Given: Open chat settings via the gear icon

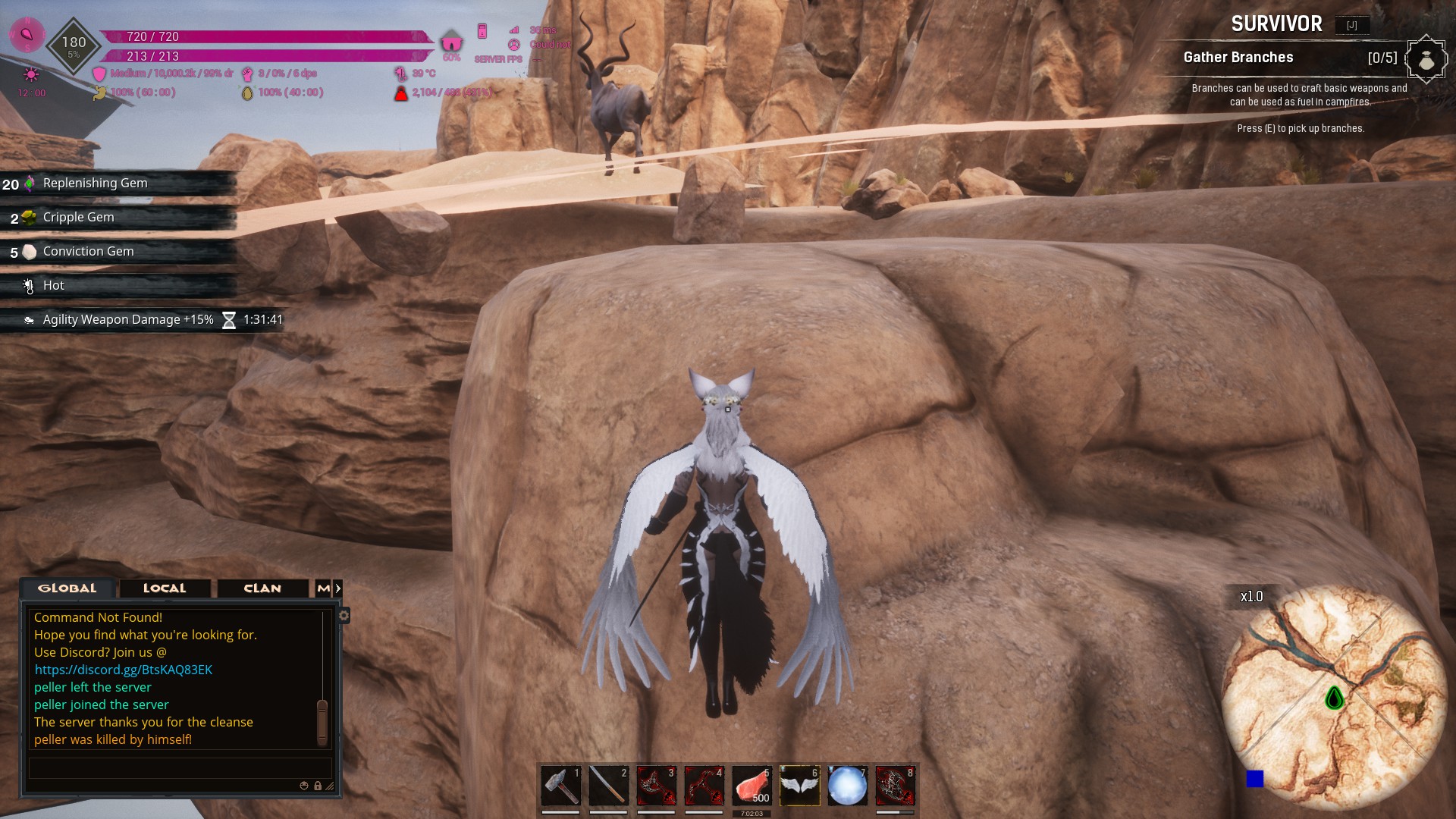Looking at the screenshot, I should (345, 617).
